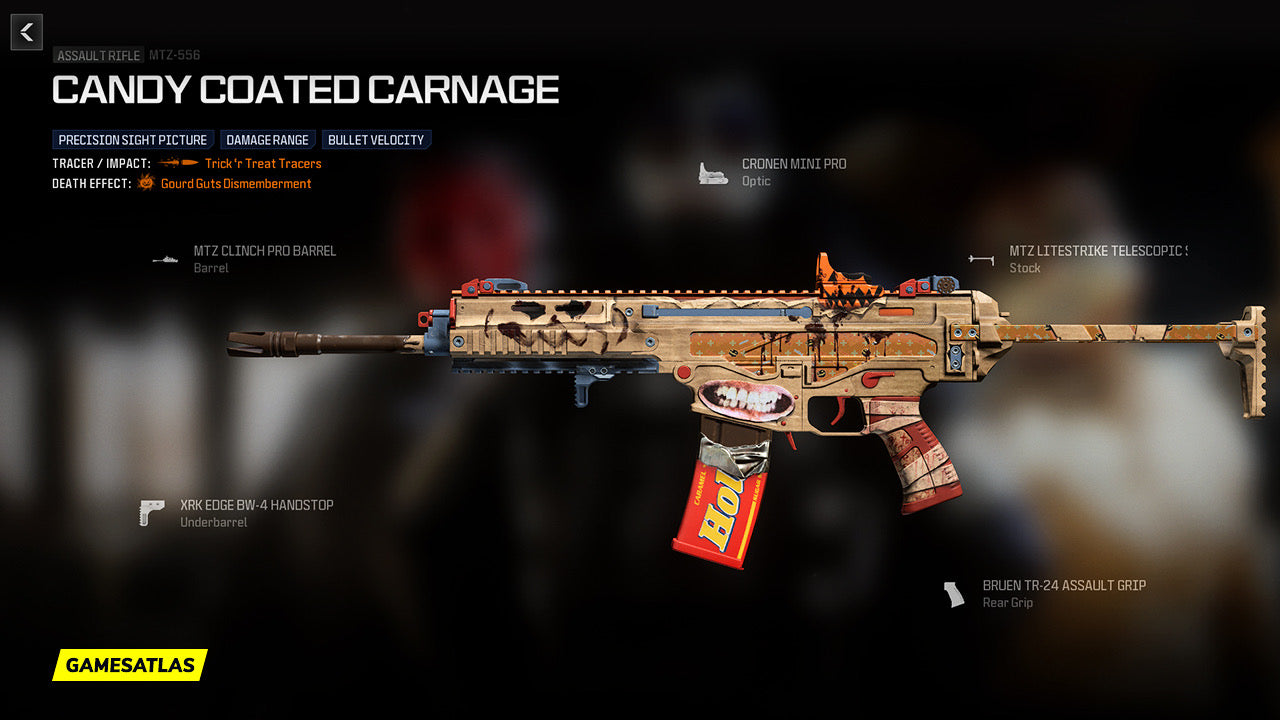Click the Bullet Velocity tag

click(376, 140)
